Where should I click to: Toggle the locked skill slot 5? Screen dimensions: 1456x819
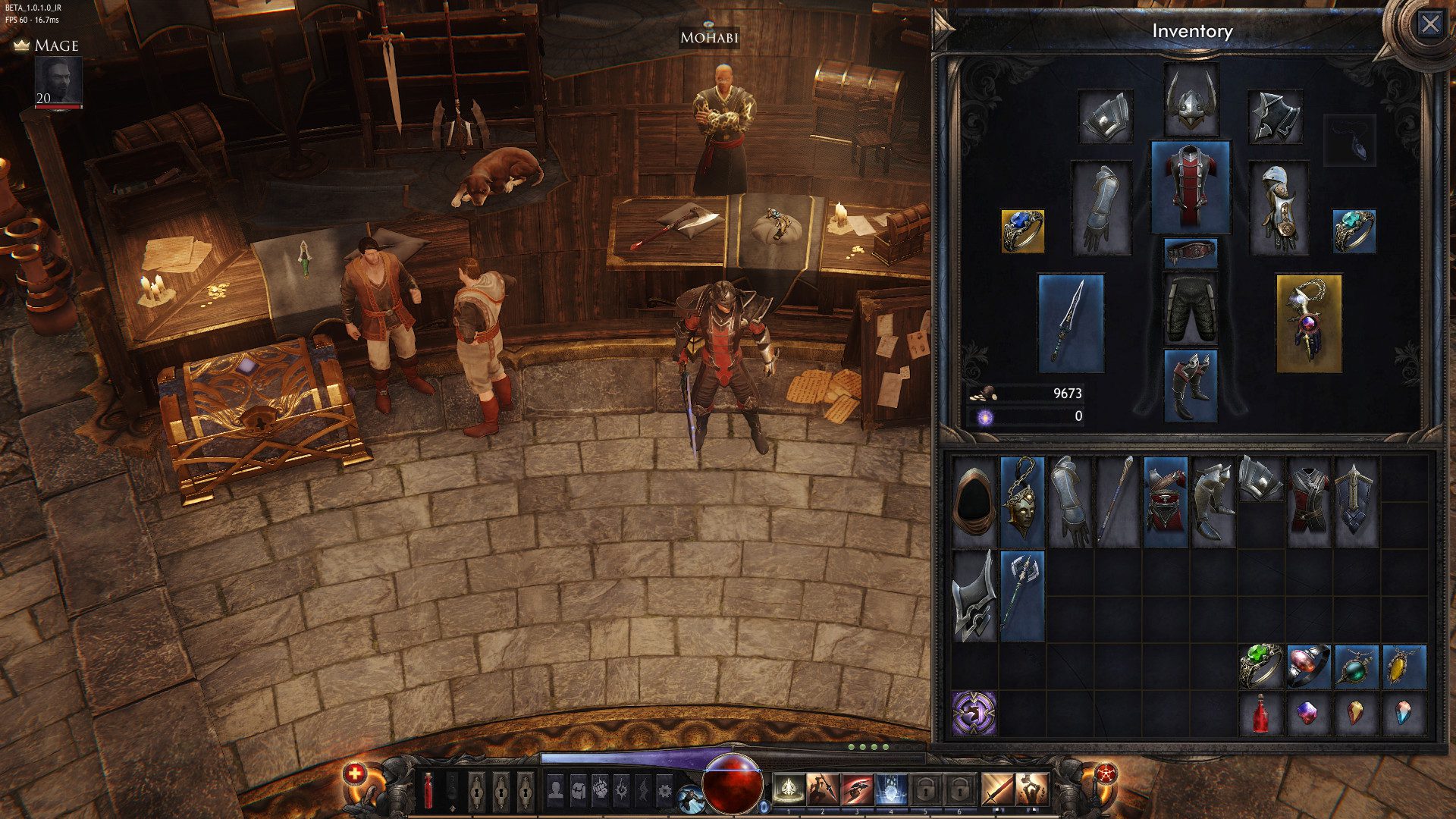924,789
